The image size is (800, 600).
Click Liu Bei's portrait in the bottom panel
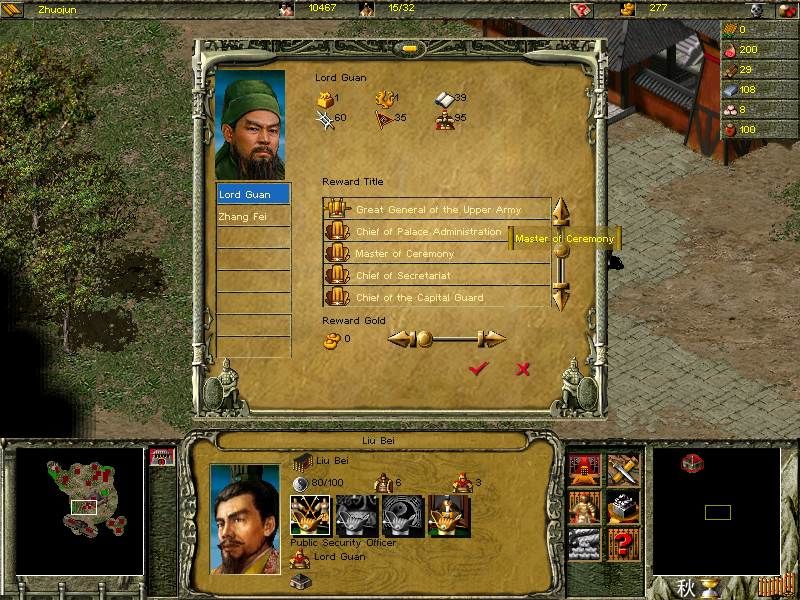[x=245, y=520]
